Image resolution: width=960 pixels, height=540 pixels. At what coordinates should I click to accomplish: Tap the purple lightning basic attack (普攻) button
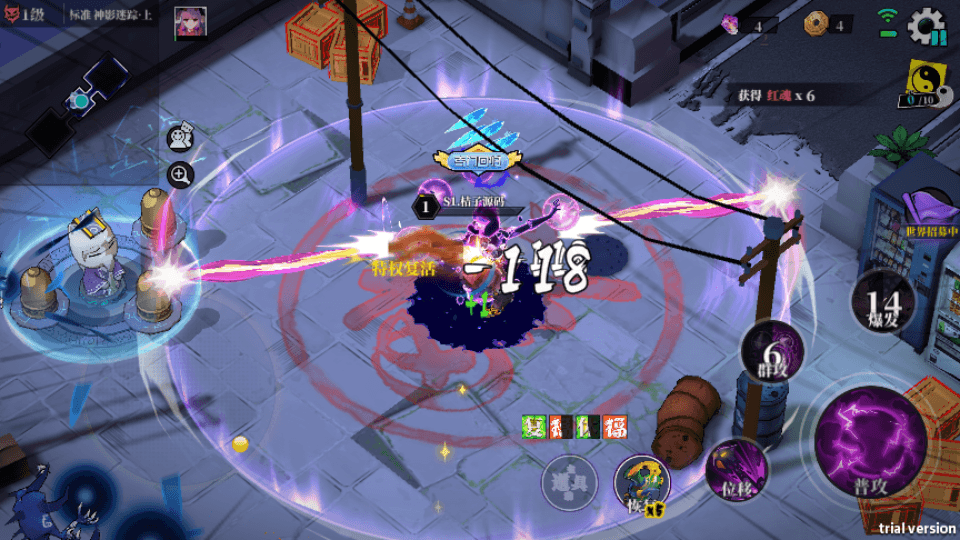(x=856, y=441)
